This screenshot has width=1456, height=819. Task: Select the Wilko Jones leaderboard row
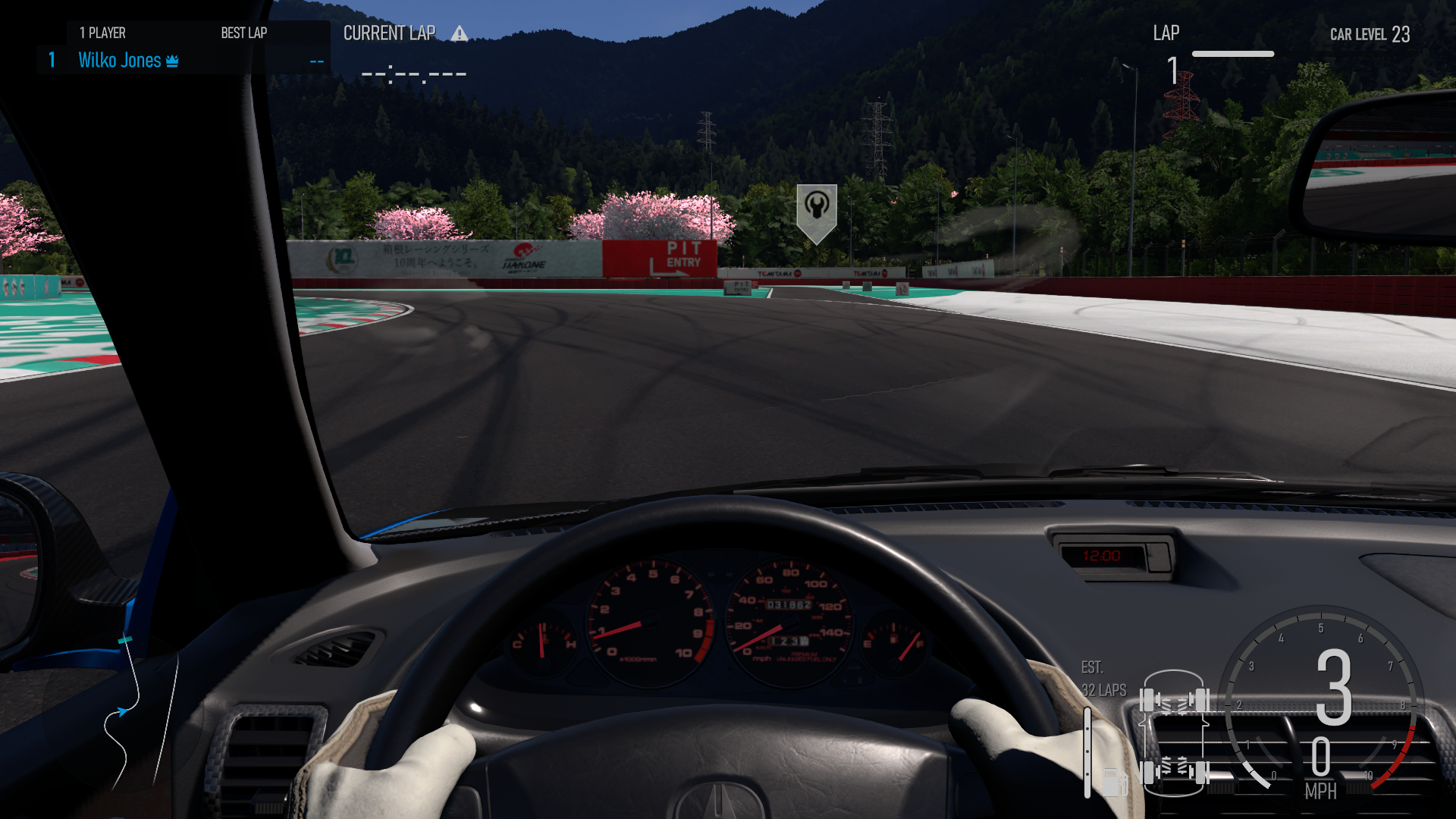[182, 60]
